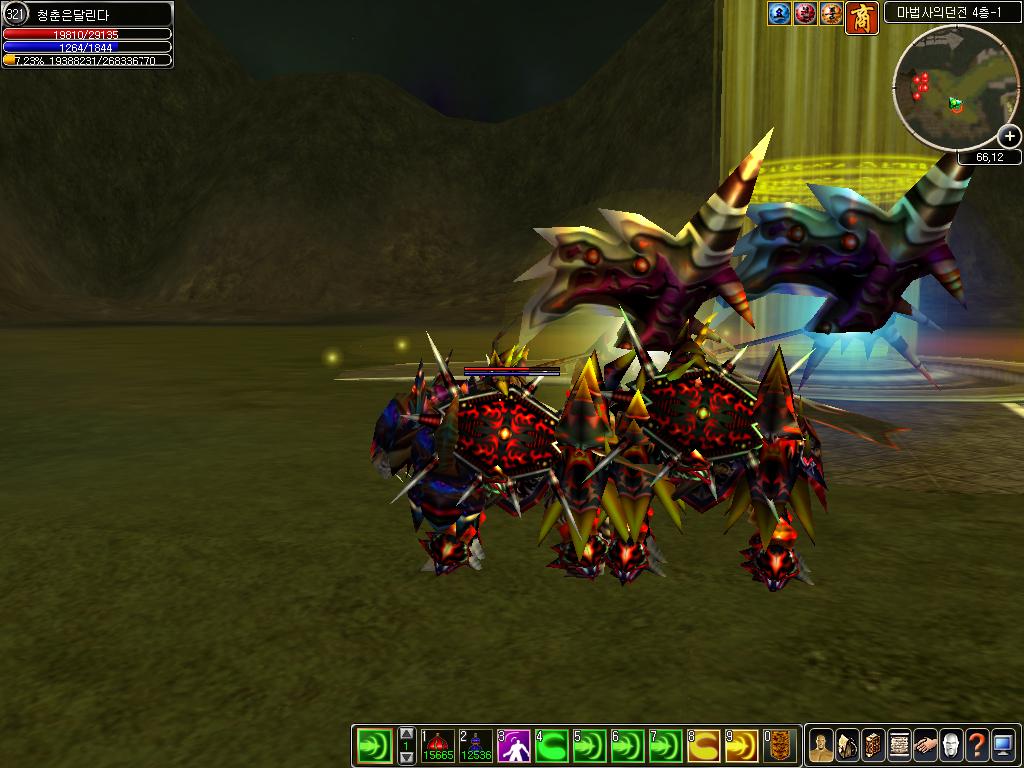Use the red potion in hotbar slot 1
1024x768 pixels.
[438, 745]
